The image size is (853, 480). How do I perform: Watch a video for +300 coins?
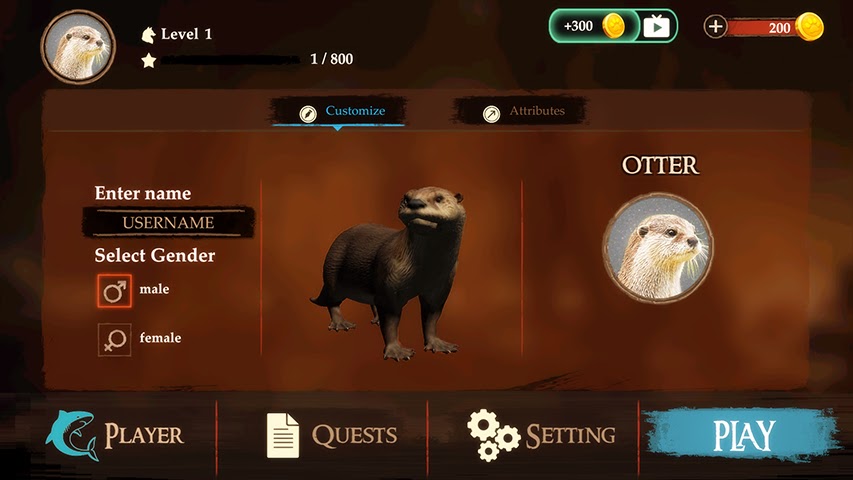click(613, 26)
